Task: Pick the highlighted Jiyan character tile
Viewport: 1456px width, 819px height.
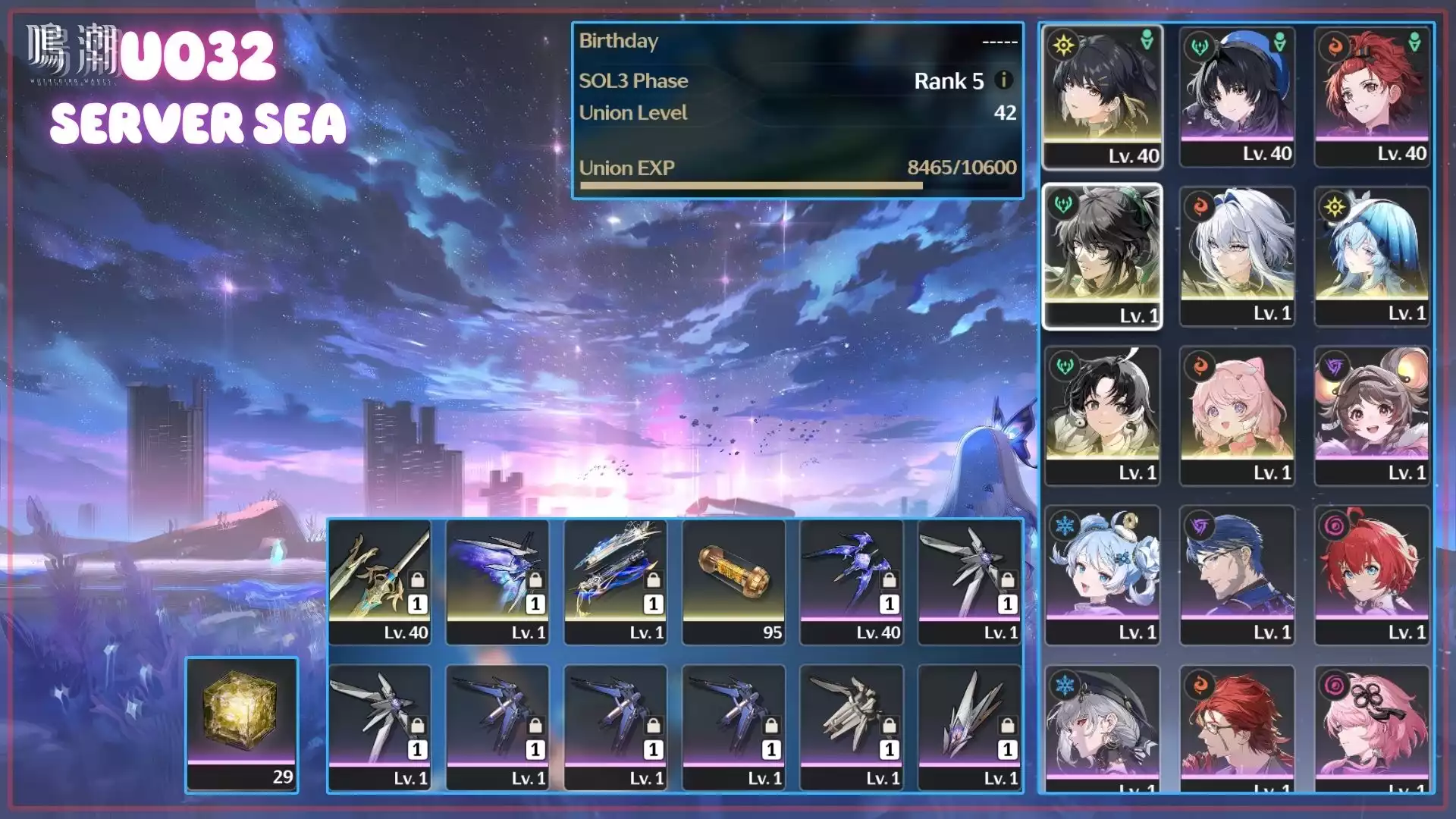Action: (1102, 256)
